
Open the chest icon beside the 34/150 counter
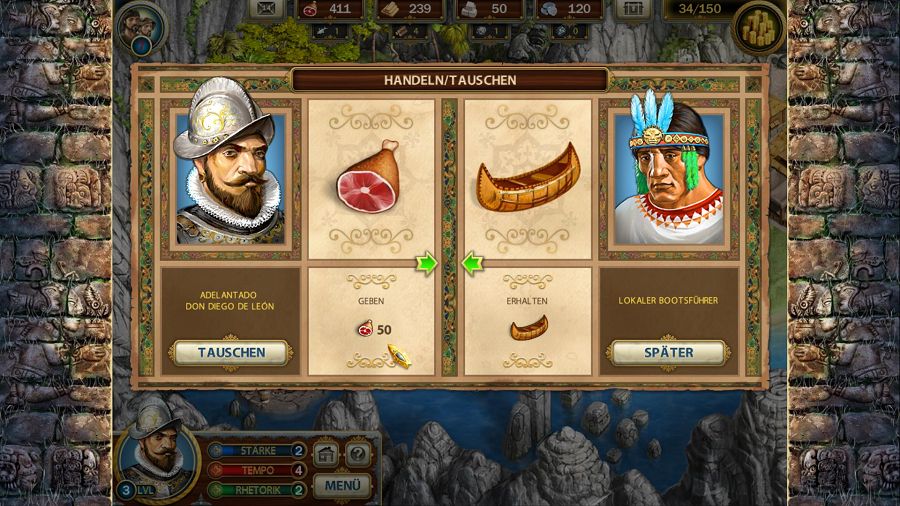632,9
